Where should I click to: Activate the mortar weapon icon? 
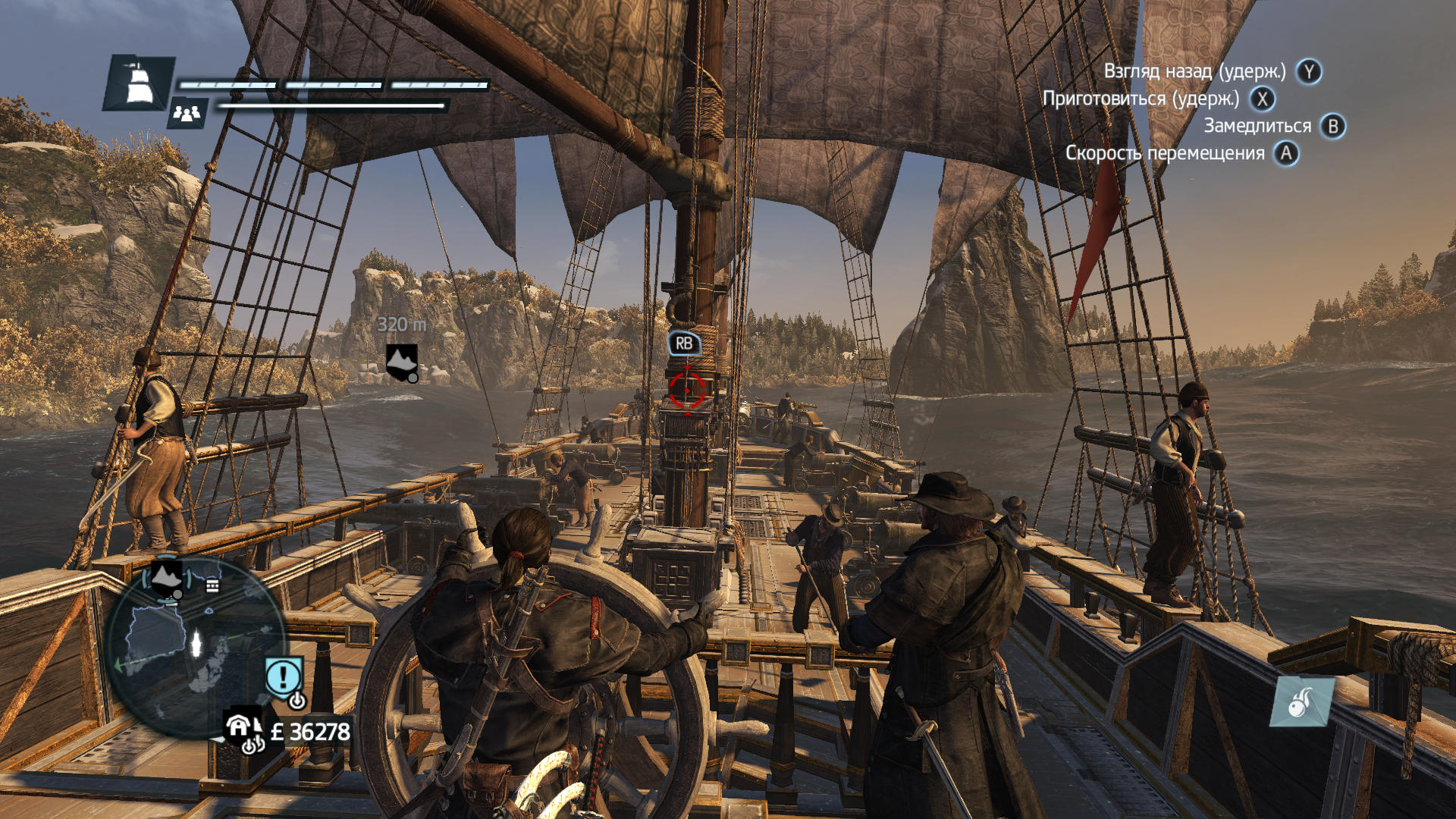click(1301, 701)
